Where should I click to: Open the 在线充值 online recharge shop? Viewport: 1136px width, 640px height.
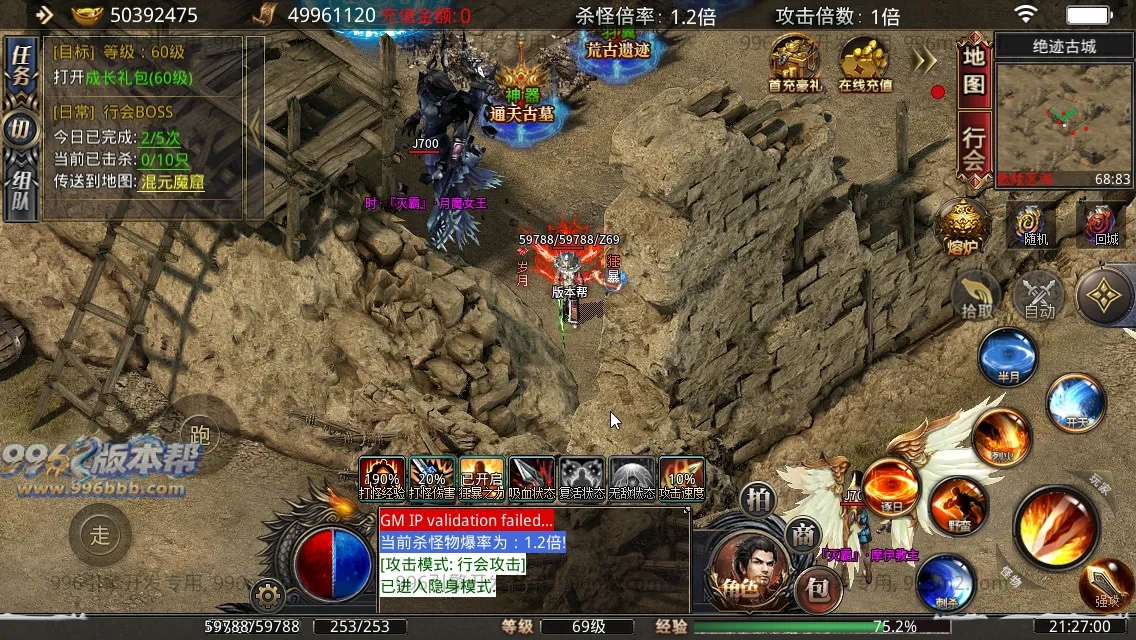865,64
